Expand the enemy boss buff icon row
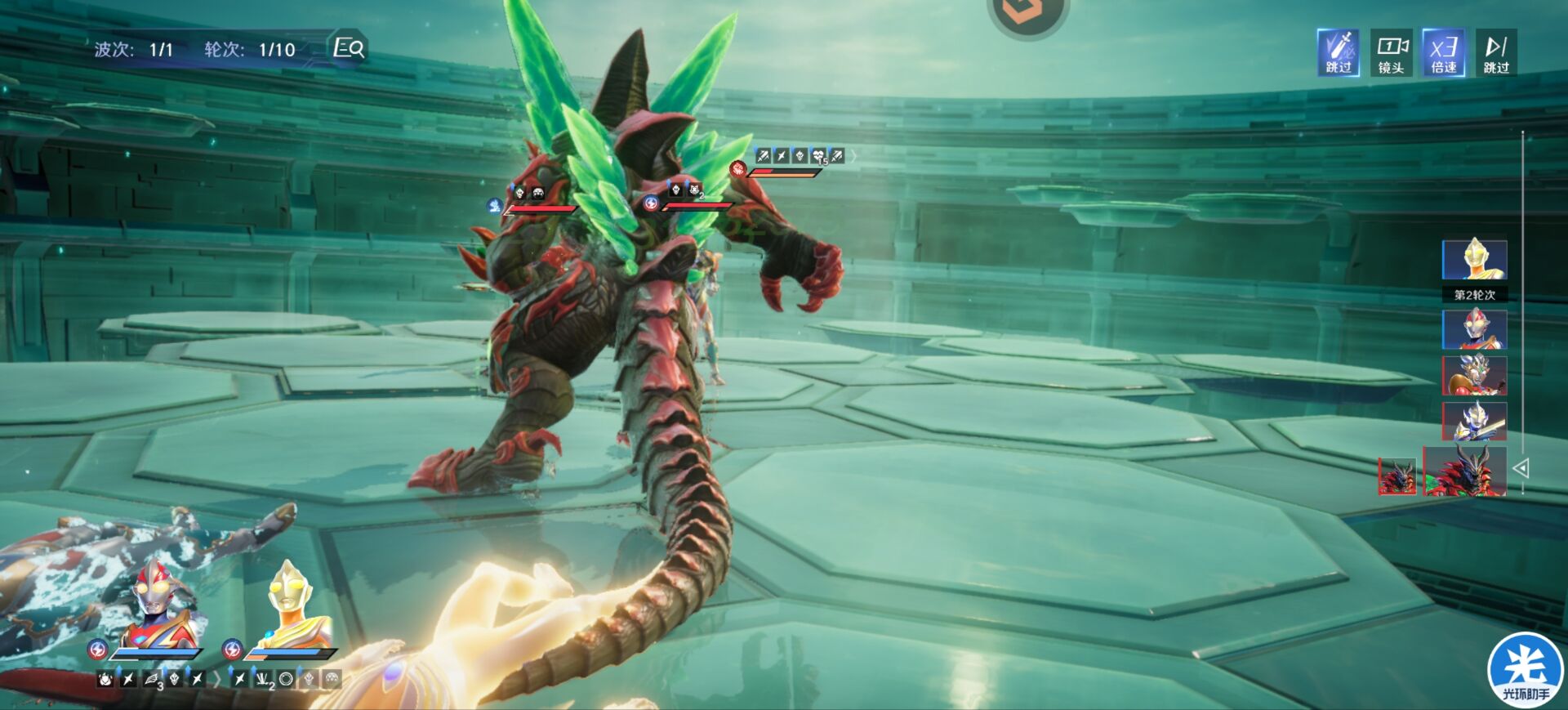Screen dimensions: 1568x710 (x=854, y=155)
